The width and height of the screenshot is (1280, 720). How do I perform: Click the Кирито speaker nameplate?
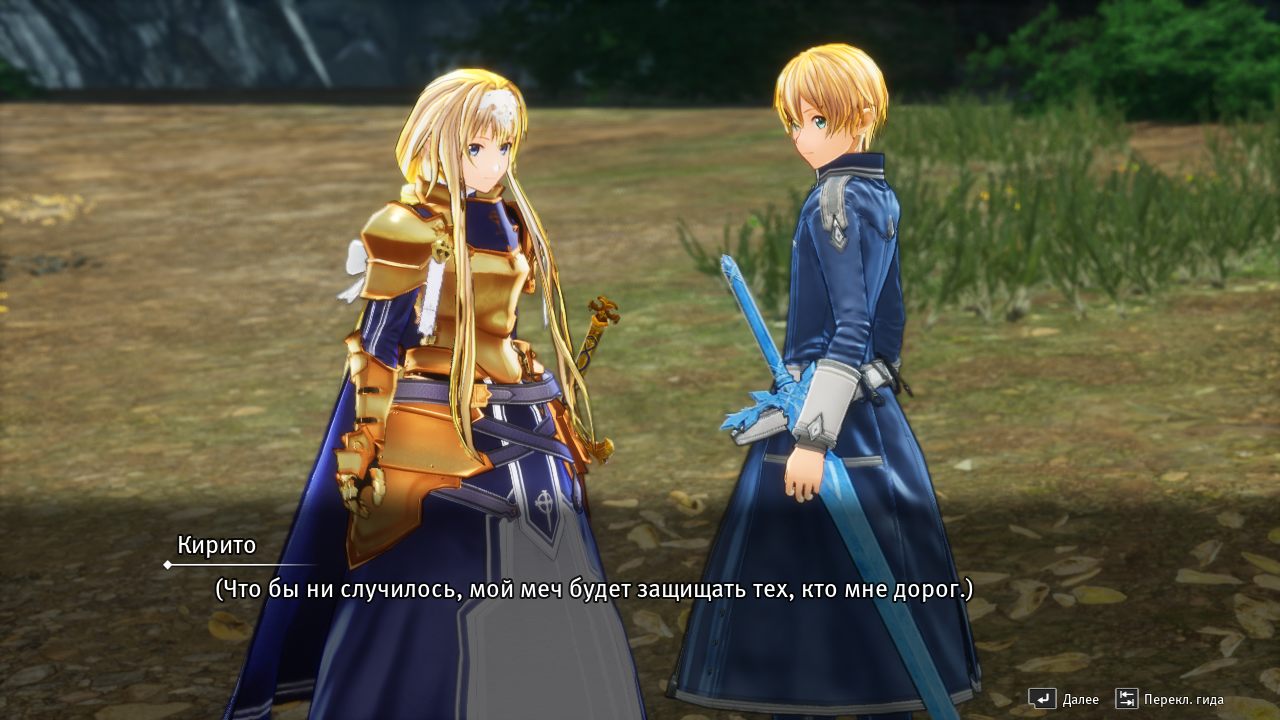point(216,545)
